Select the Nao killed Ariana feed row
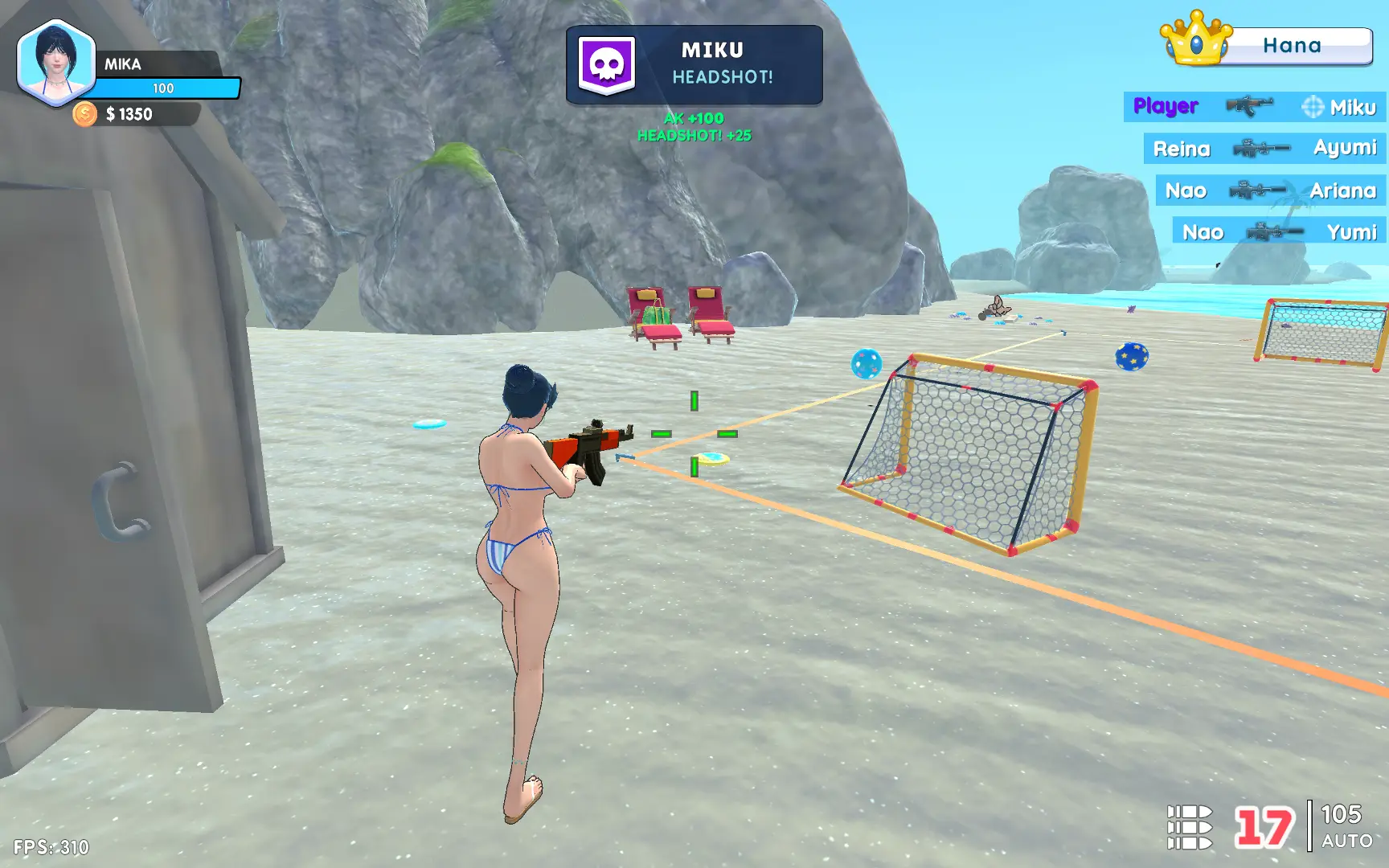Image resolution: width=1389 pixels, height=868 pixels. click(1270, 190)
